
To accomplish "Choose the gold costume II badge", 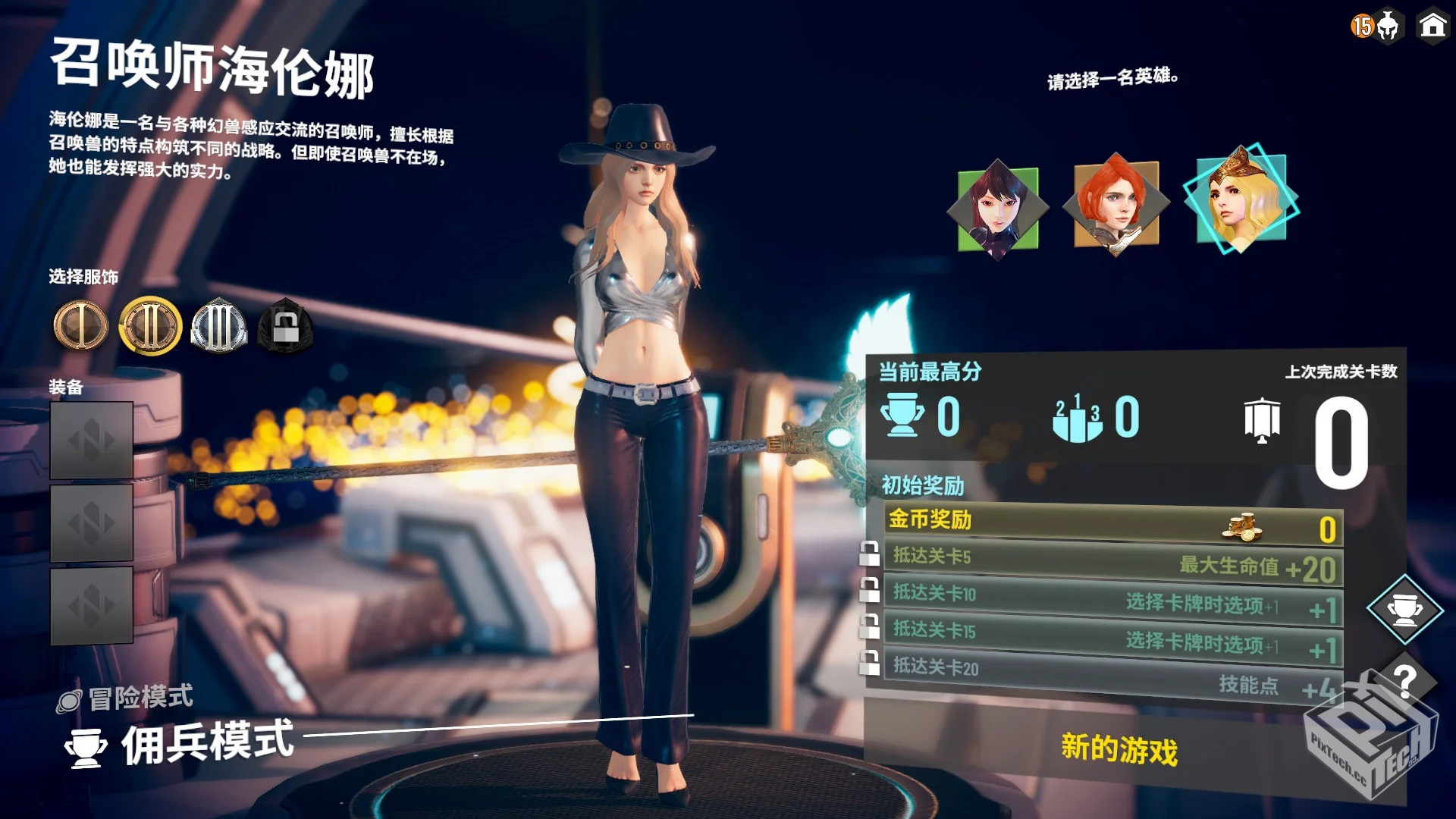I will pos(150,326).
